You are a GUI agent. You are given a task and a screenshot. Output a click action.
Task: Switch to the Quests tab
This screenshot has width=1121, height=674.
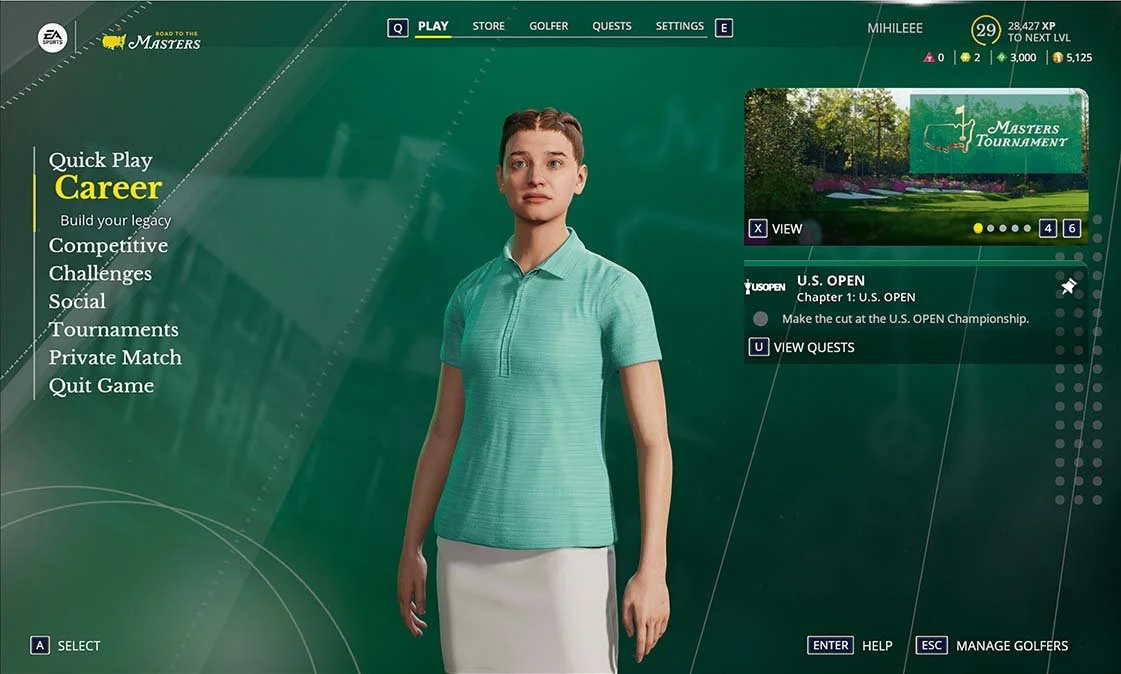coord(611,26)
